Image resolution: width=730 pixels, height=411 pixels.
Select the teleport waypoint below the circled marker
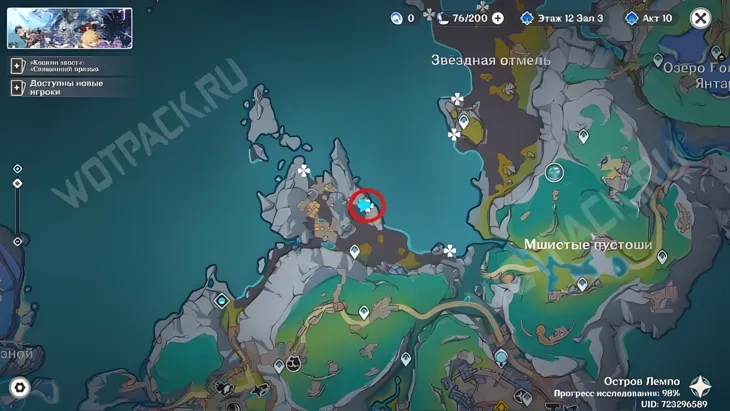coord(354,237)
